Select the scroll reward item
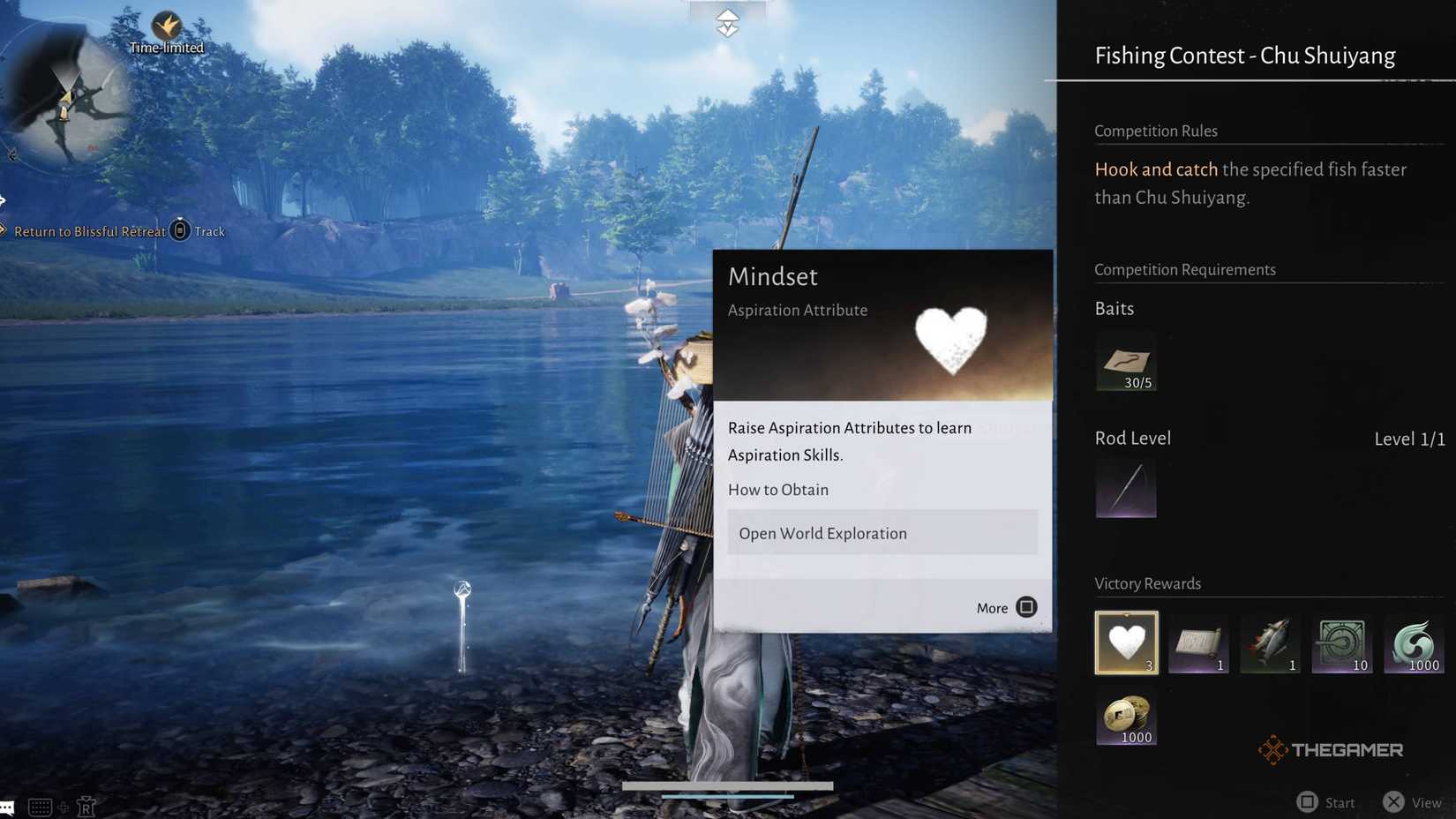The image size is (1456, 819). tap(1198, 642)
